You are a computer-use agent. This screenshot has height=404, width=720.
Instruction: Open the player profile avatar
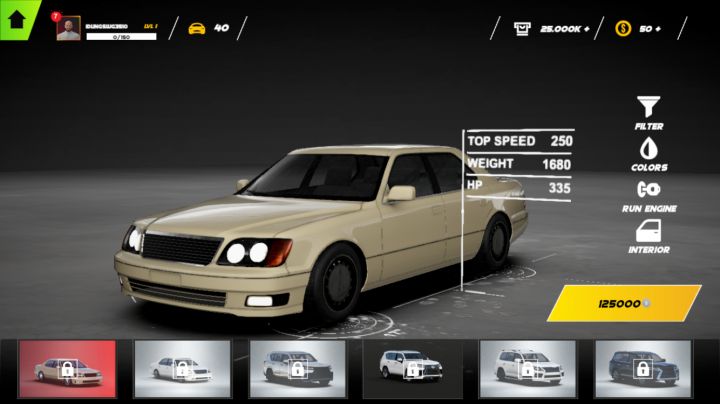point(68,29)
